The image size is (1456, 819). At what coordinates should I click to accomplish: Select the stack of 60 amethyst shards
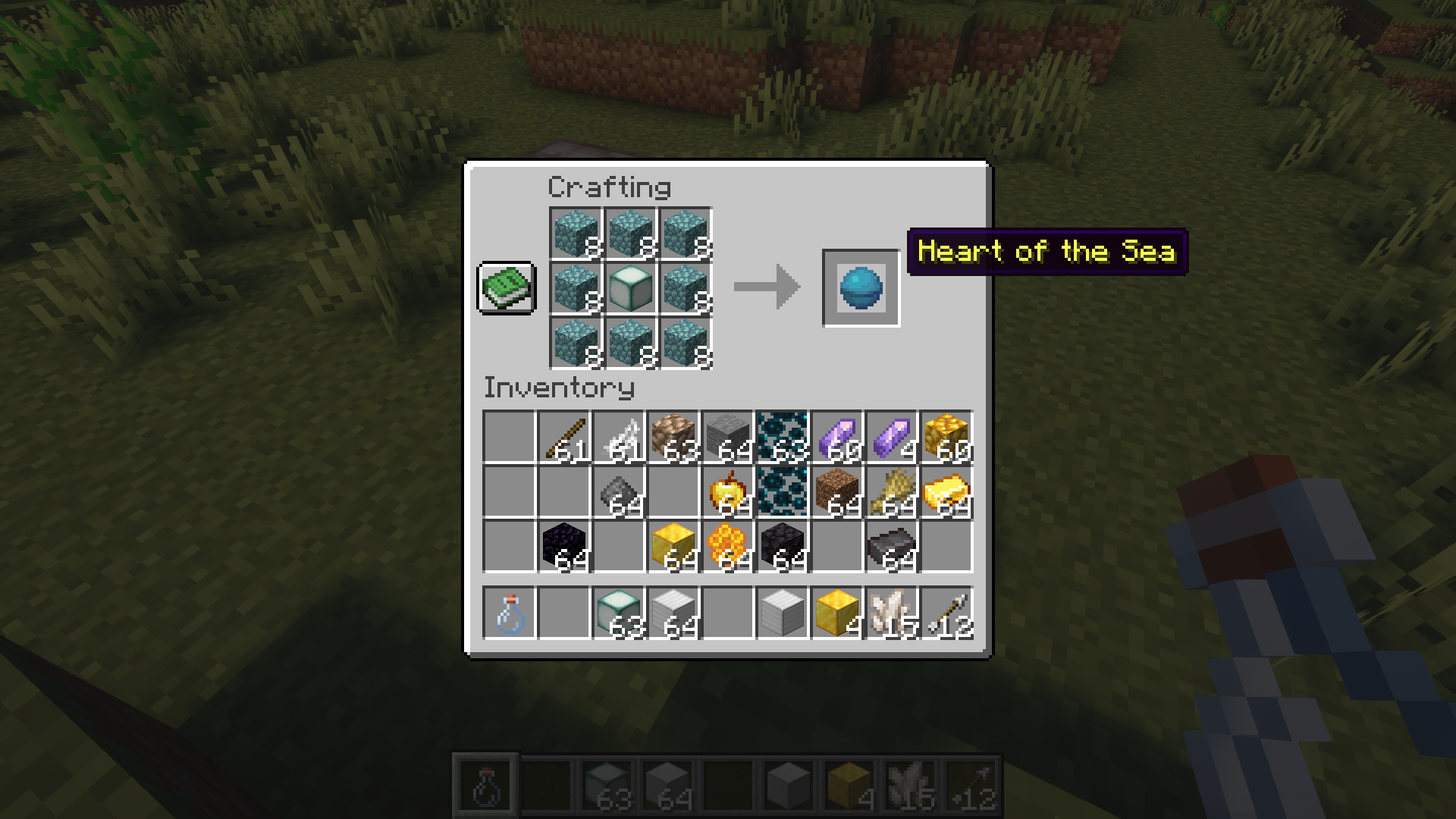point(837,438)
